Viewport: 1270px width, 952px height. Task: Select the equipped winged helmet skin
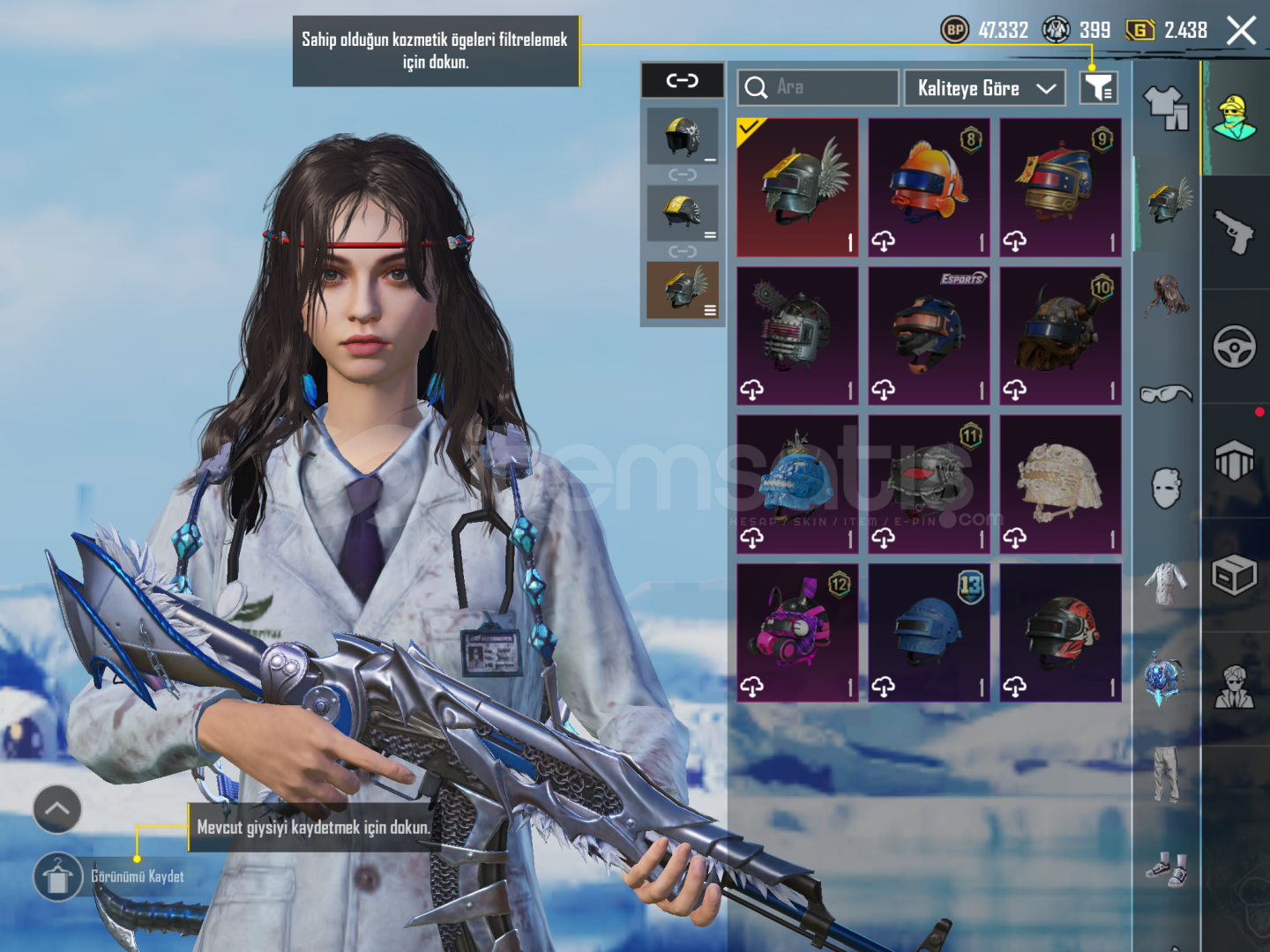797,188
